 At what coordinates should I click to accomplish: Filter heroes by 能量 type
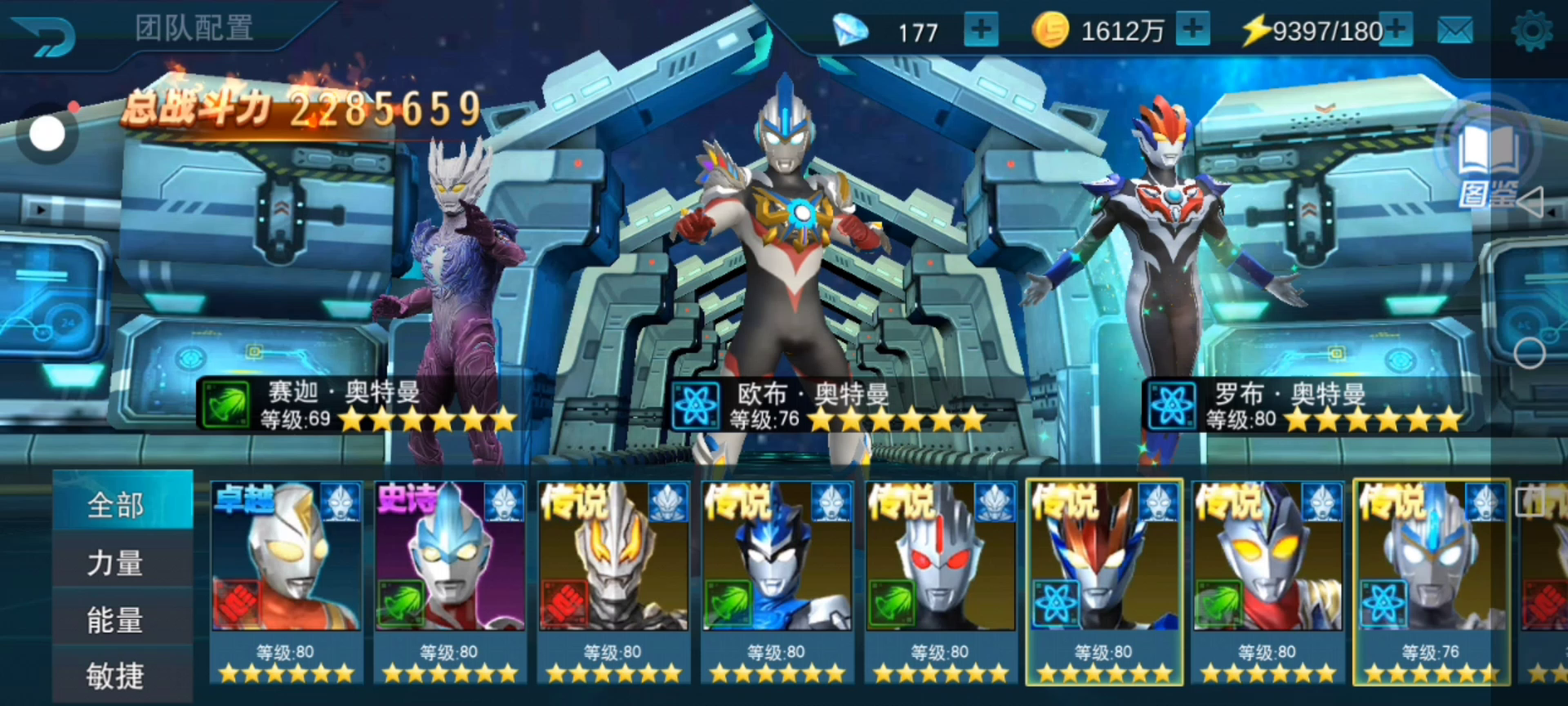(116, 620)
